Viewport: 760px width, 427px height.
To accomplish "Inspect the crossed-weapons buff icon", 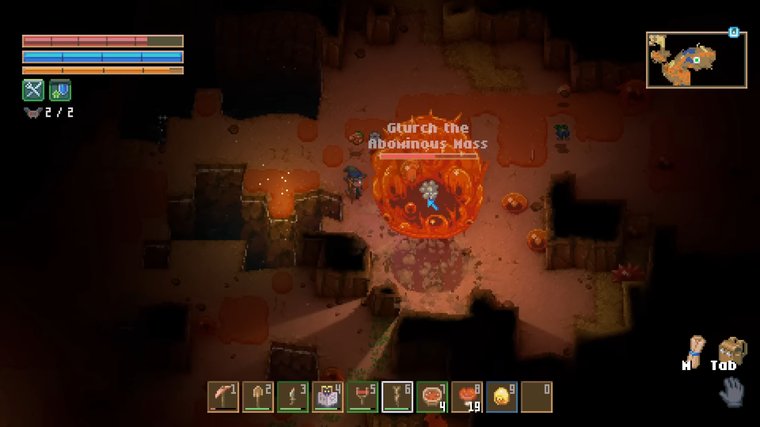I will (33, 90).
